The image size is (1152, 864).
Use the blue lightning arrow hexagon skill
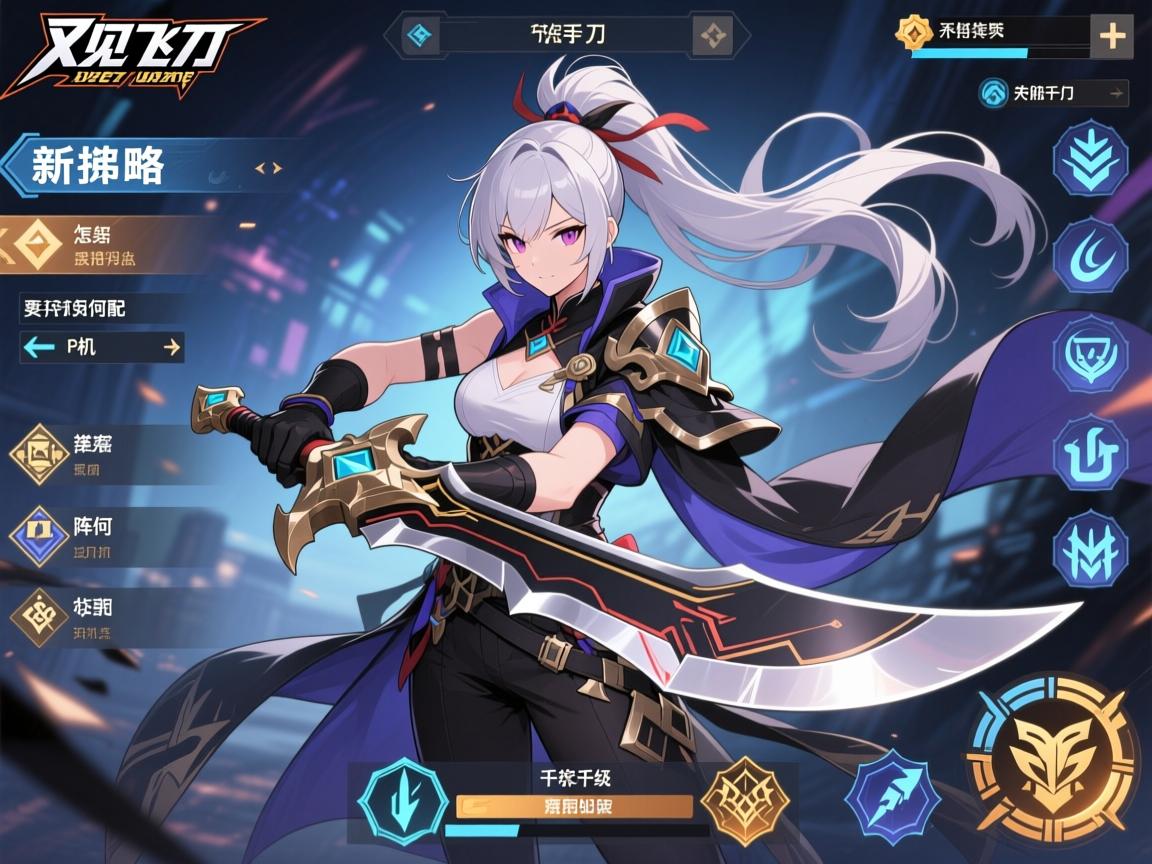(x=891, y=800)
